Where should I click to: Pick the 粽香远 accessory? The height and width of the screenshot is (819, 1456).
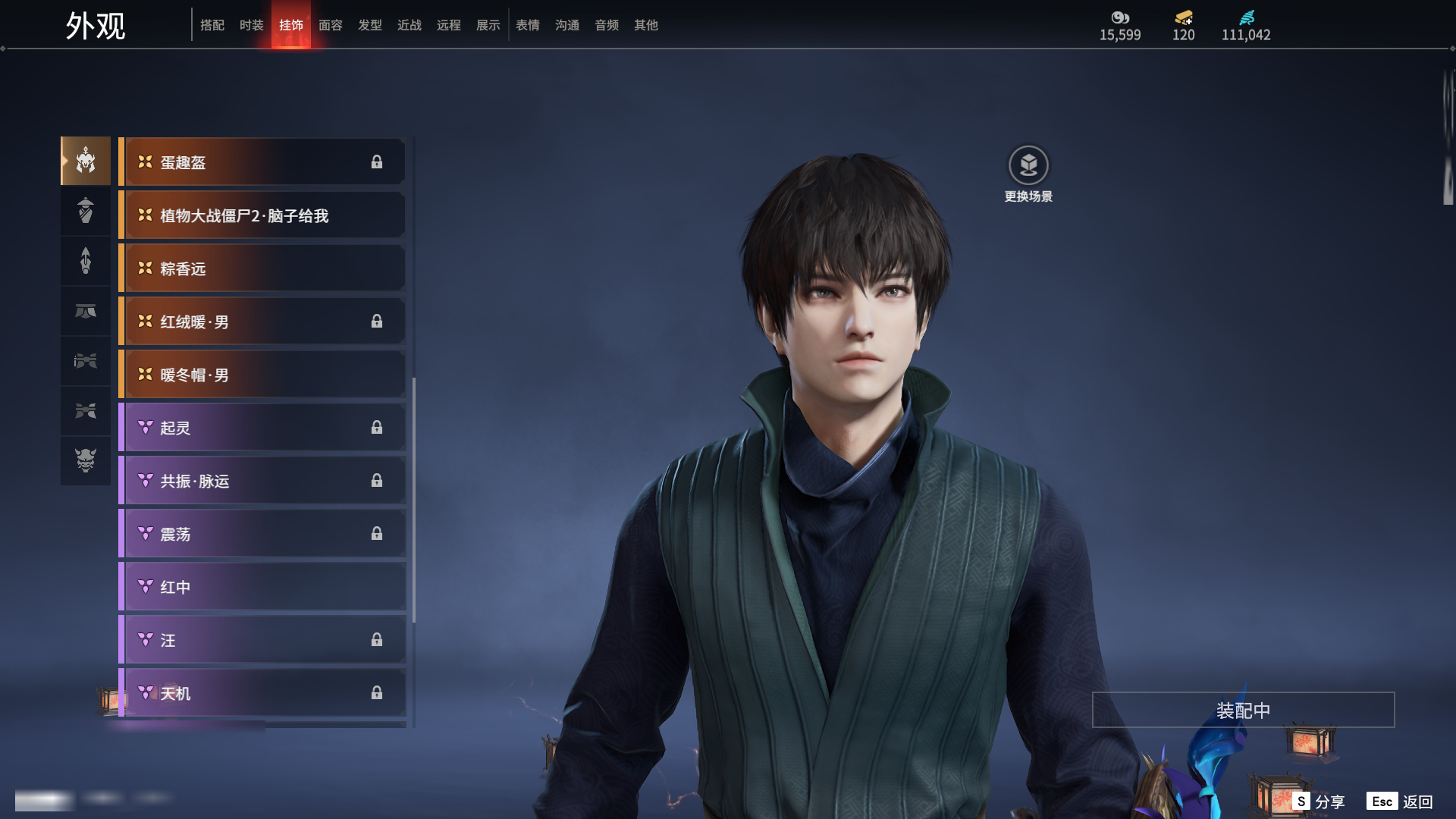point(262,268)
